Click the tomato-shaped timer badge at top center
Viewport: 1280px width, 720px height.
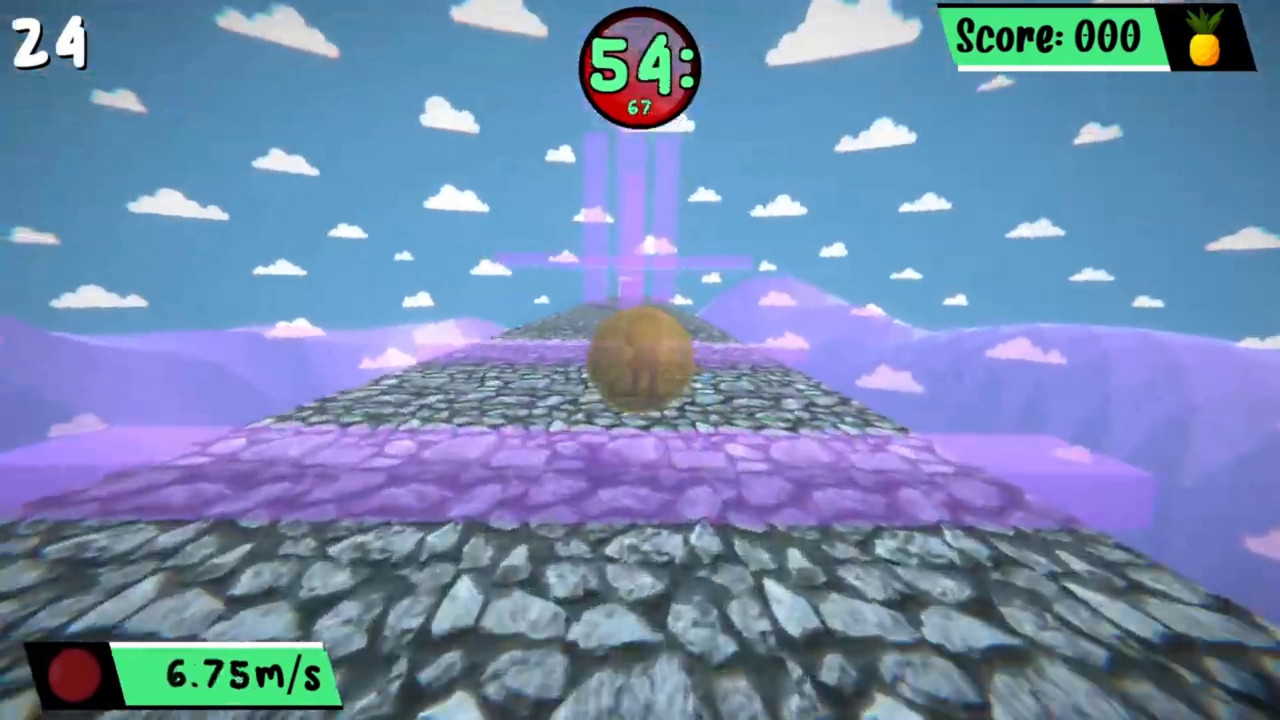pos(640,67)
